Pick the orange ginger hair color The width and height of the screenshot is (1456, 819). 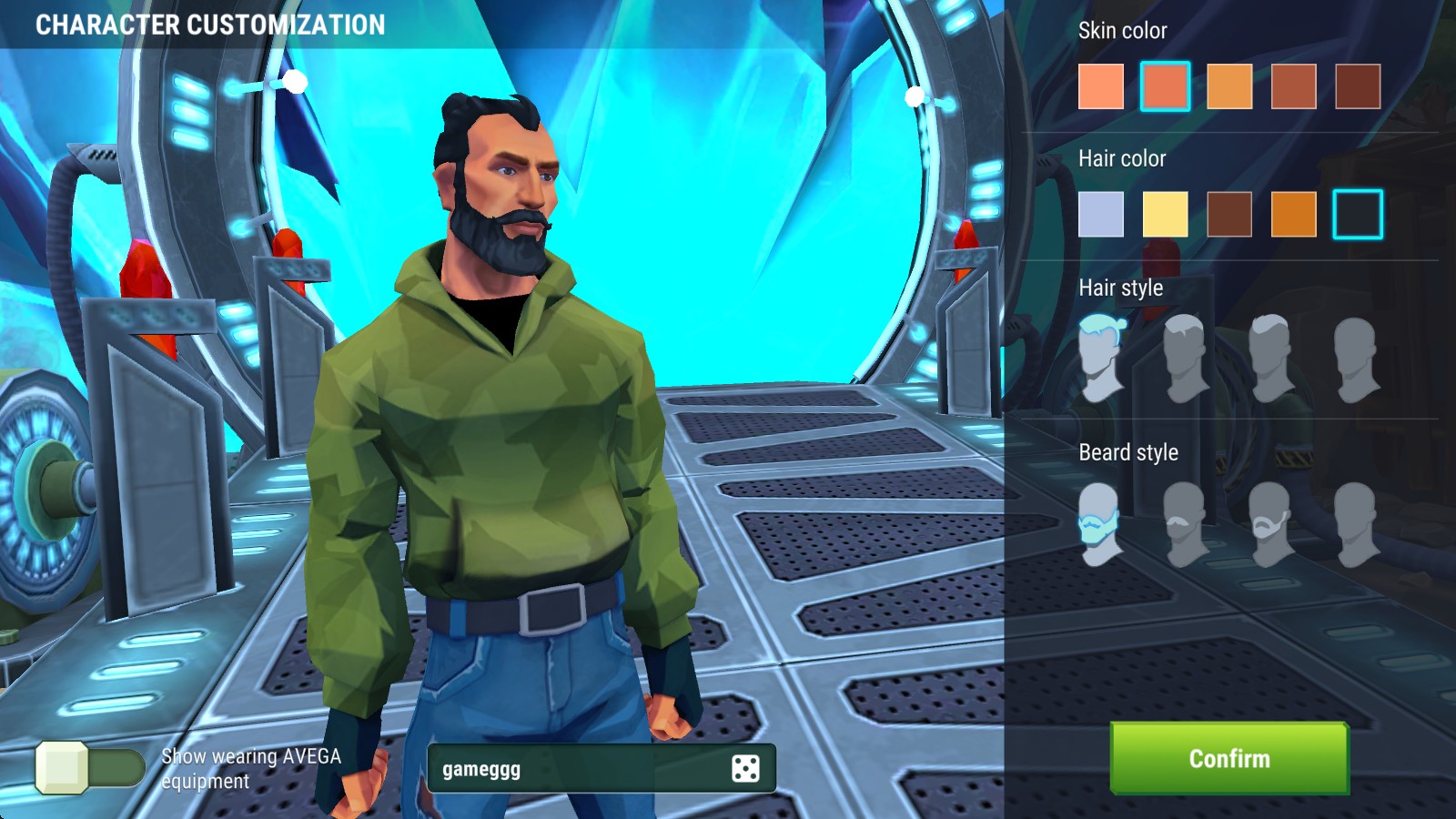pos(1293,215)
